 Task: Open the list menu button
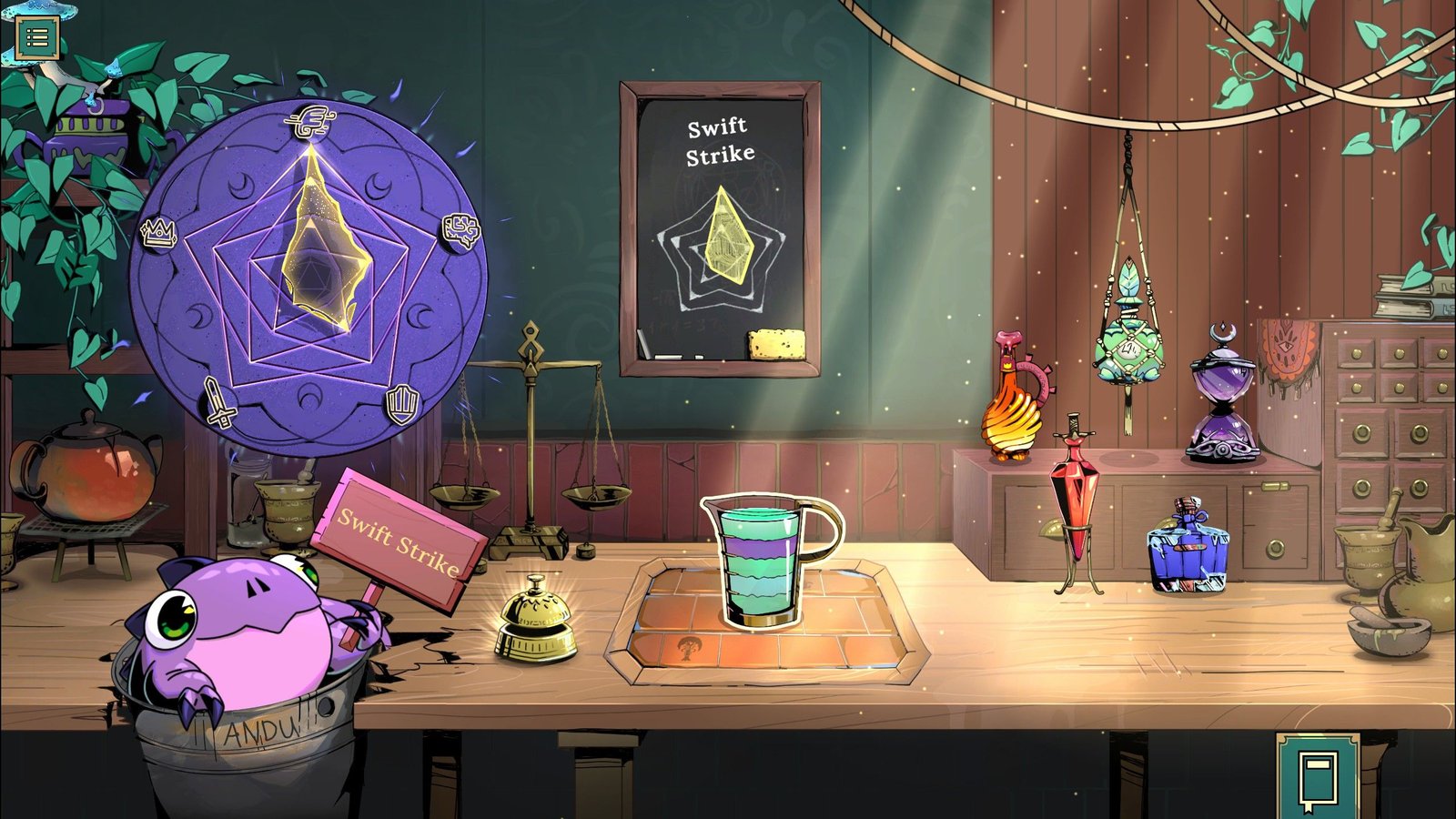pos(37,37)
